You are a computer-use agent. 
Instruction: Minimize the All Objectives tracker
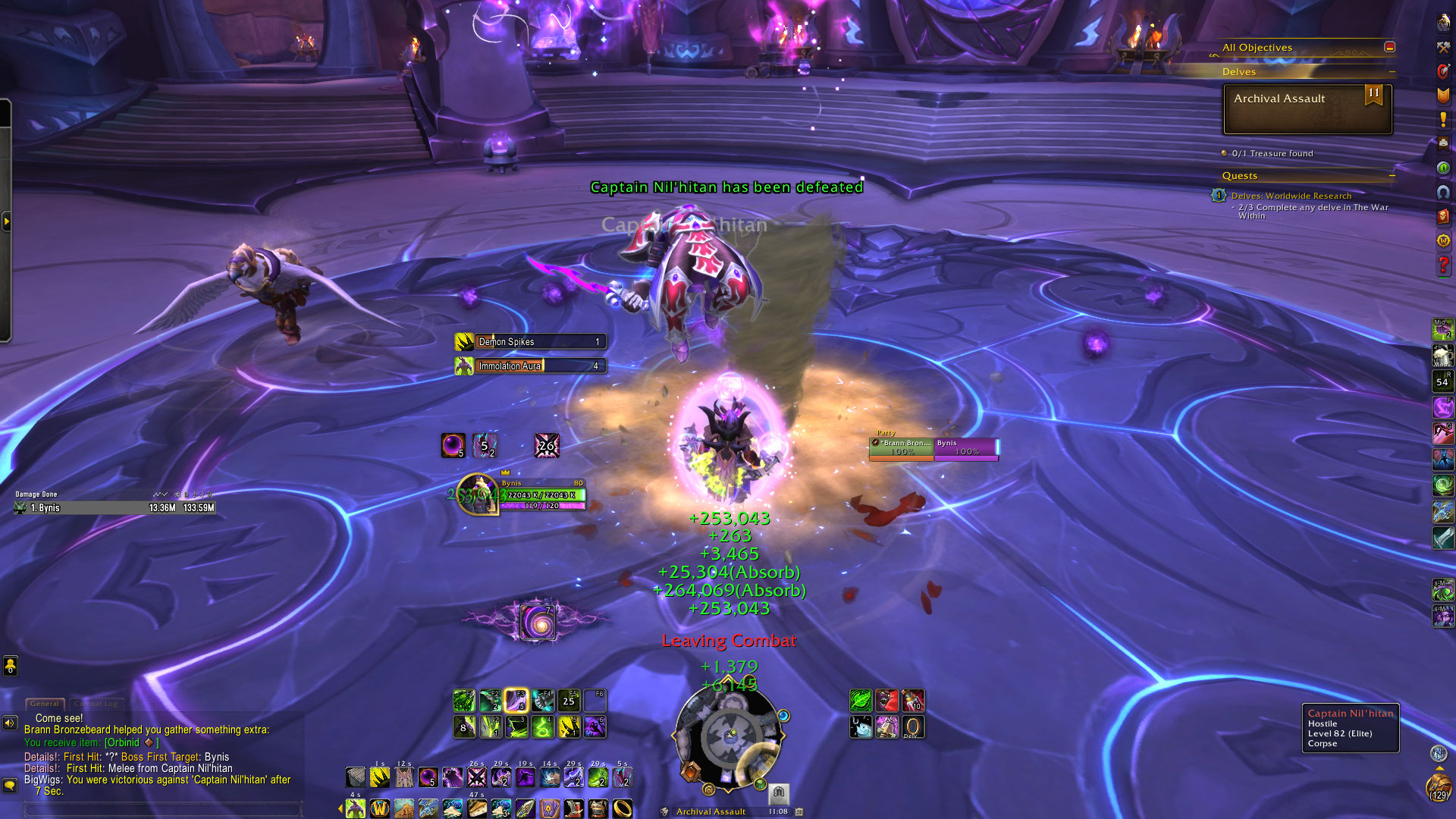coord(1389,47)
